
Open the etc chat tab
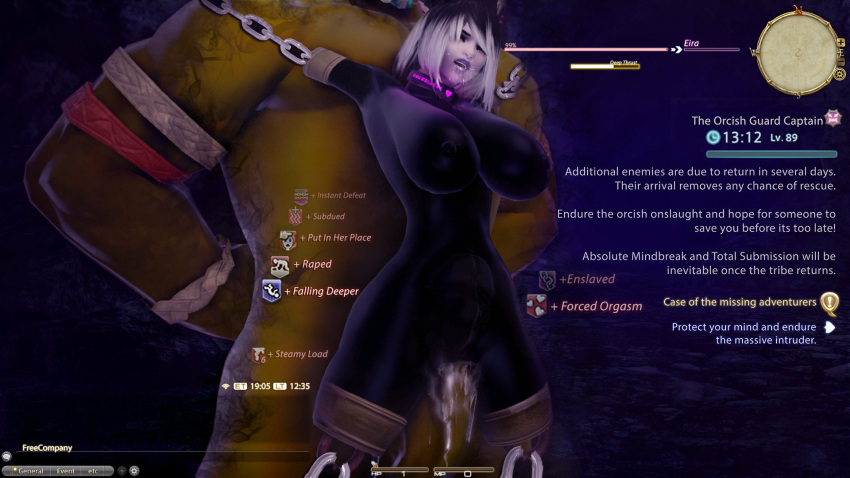pos(95,469)
